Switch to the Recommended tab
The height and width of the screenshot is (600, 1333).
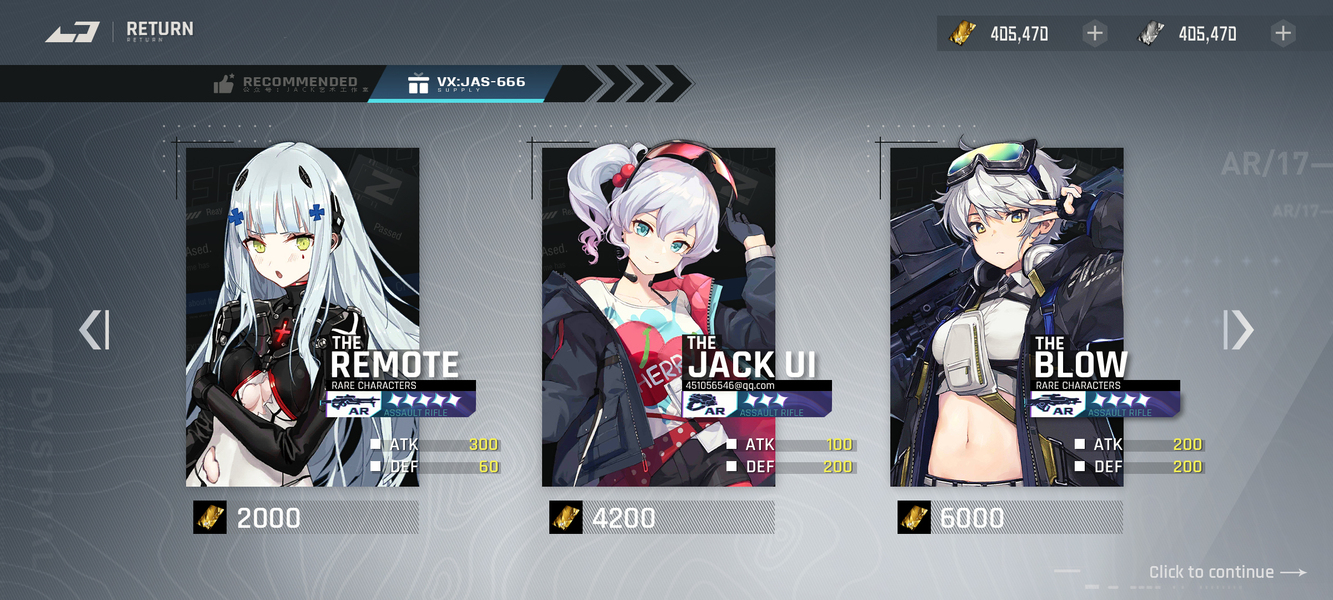click(287, 84)
